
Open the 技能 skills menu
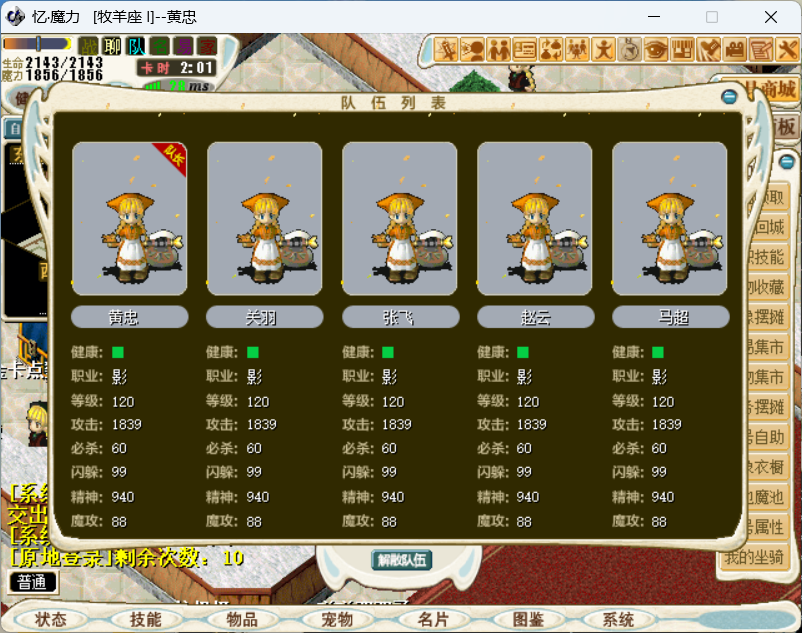point(145,620)
